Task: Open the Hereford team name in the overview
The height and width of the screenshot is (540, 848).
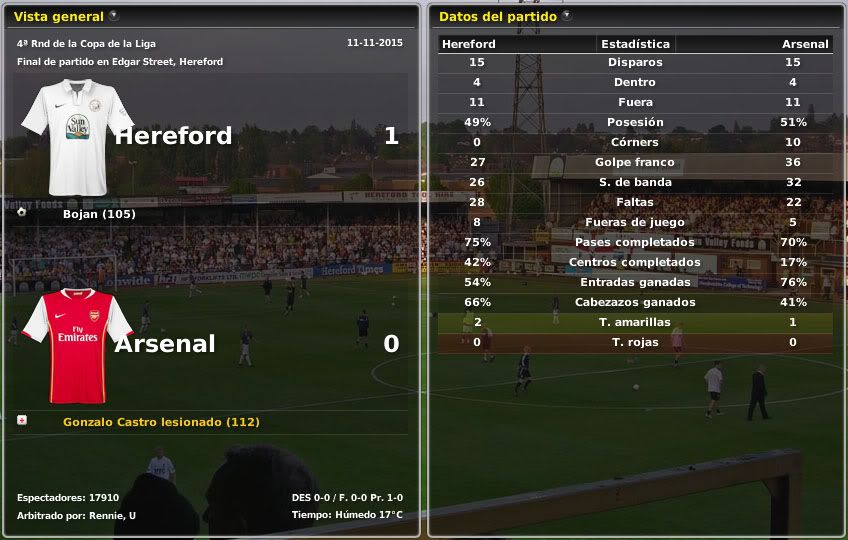Action: 173,136
